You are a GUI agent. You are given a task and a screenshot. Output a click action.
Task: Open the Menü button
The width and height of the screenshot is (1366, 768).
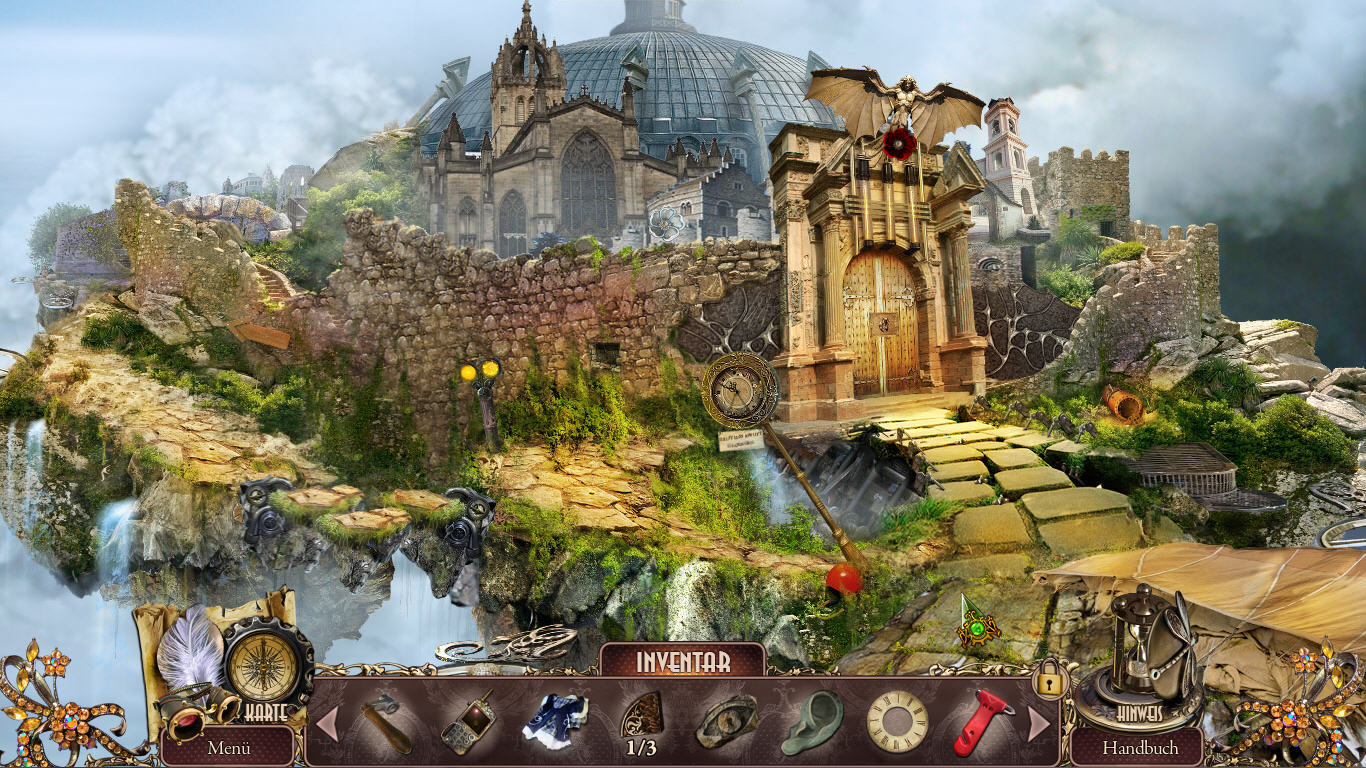[x=229, y=747]
